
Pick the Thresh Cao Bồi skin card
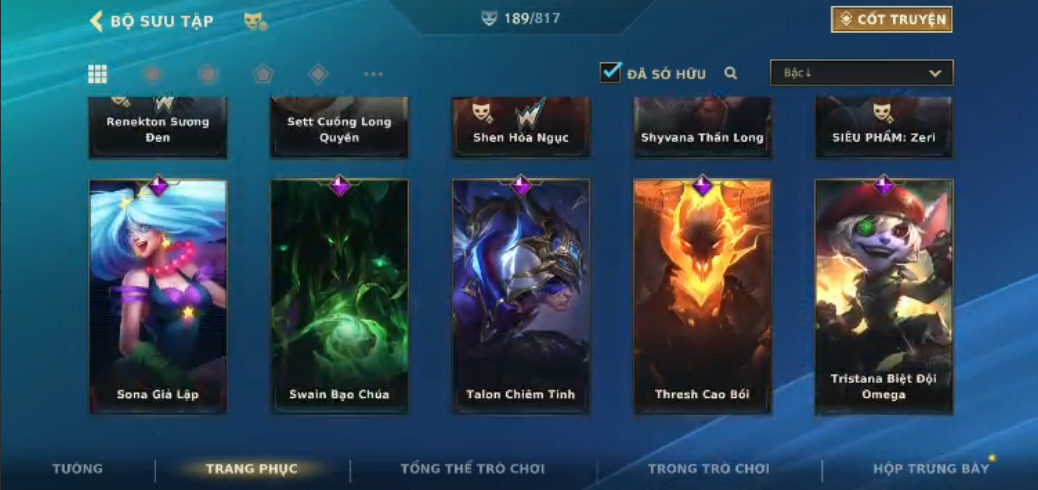[x=702, y=295]
